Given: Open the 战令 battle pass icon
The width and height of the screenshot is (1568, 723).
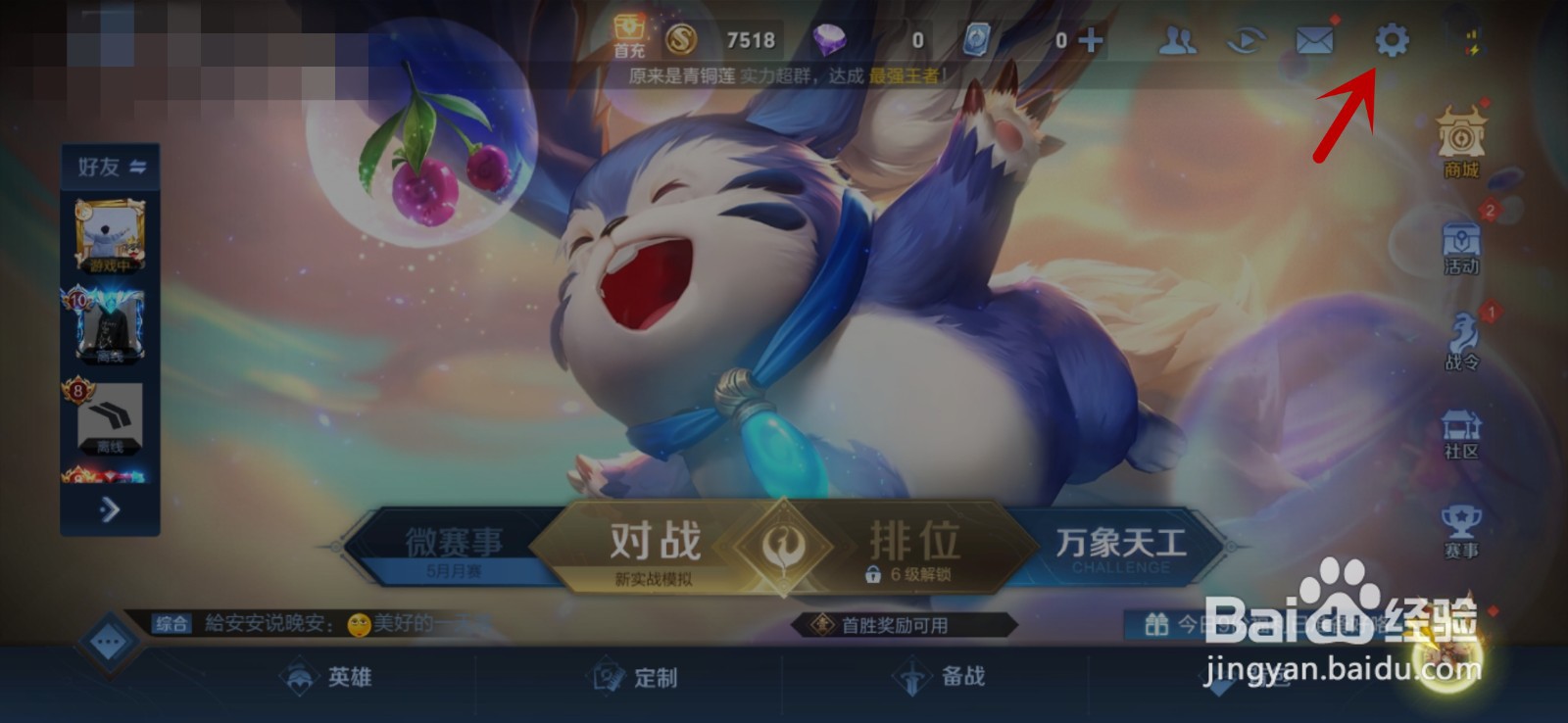Looking at the screenshot, I should [x=1460, y=333].
